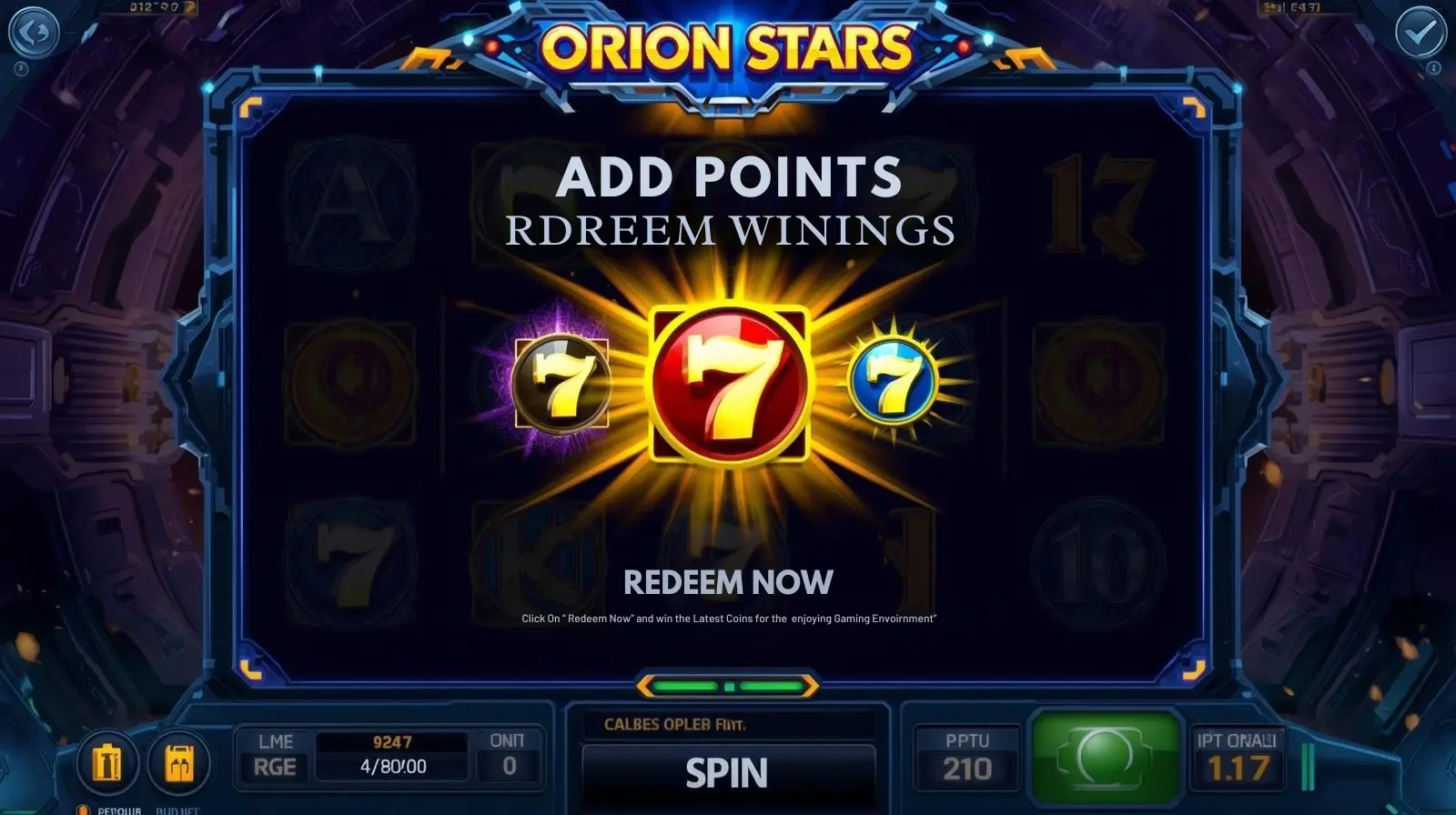Viewport: 1456px width, 815px height.
Task: Select the ONIT counter tab
Action: pos(506,751)
